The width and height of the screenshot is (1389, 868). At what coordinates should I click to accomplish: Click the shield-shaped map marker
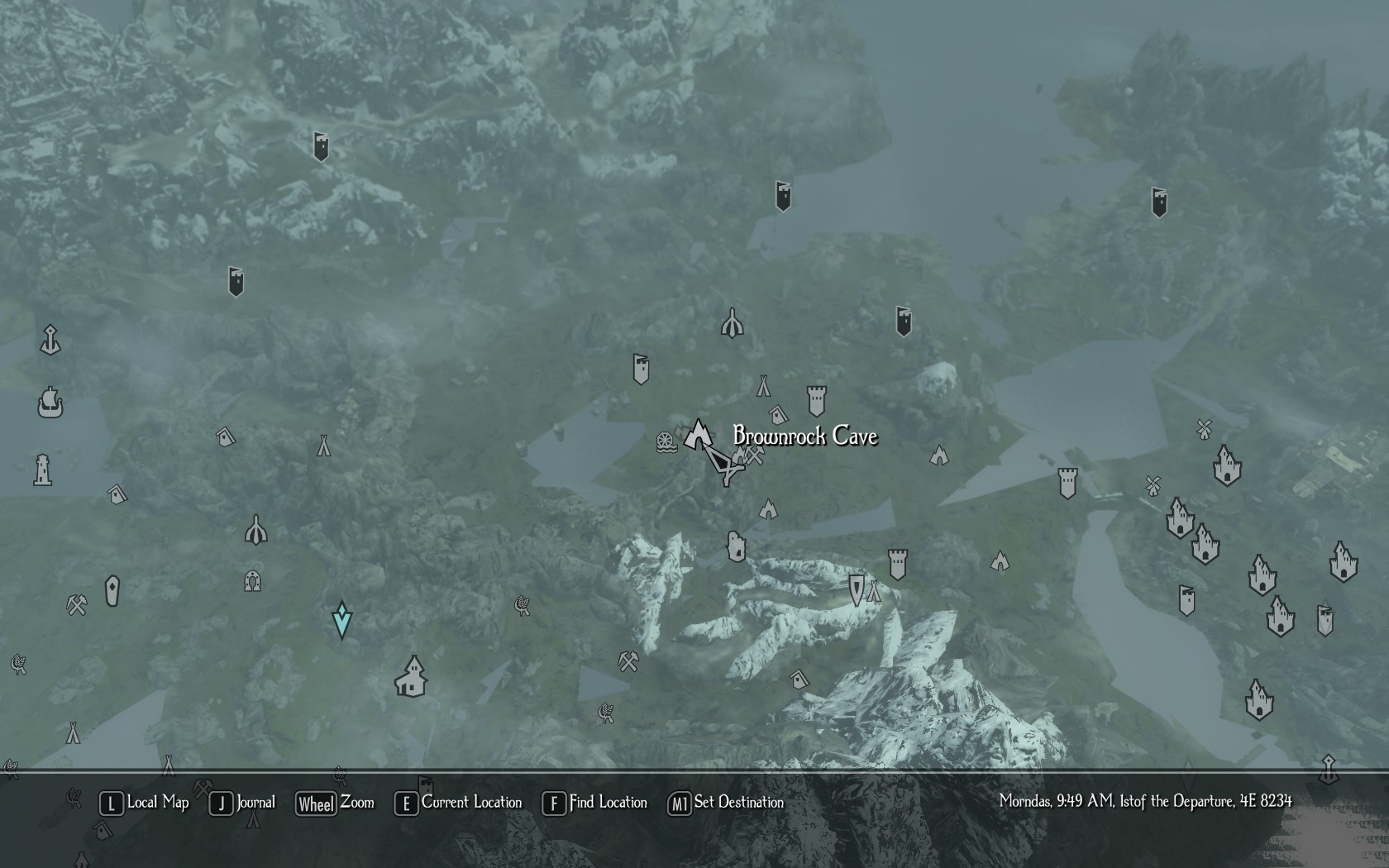point(857,589)
